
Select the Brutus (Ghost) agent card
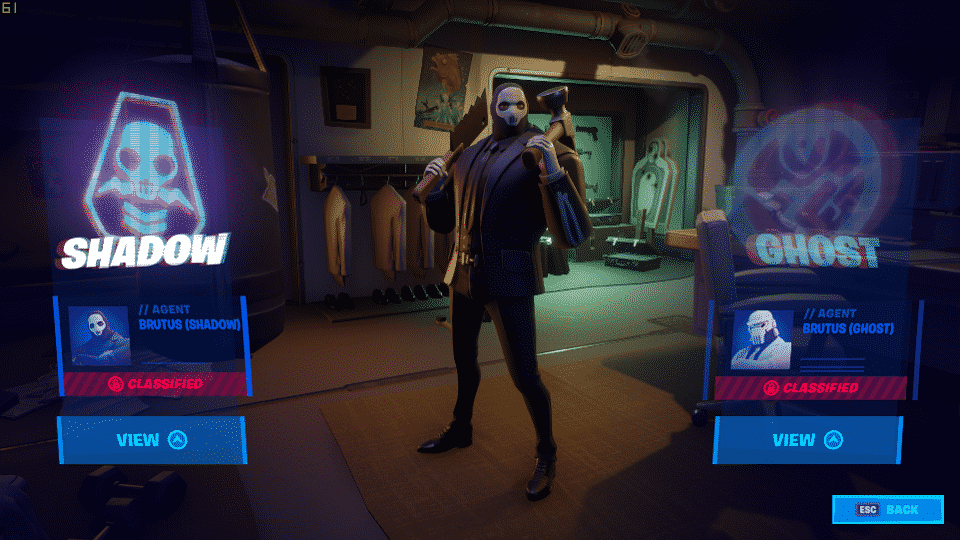pyautogui.click(x=812, y=338)
